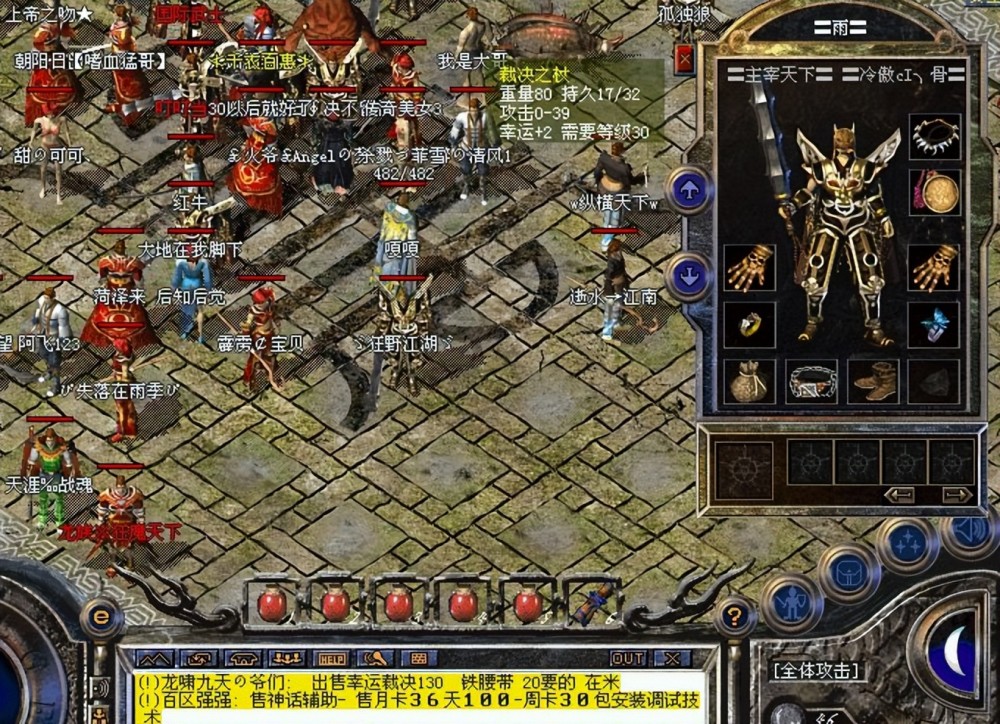Select the belt equipment slot
Image resolution: width=1000 pixels, height=724 pixels.
pyautogui.click(x=811, y=381)
